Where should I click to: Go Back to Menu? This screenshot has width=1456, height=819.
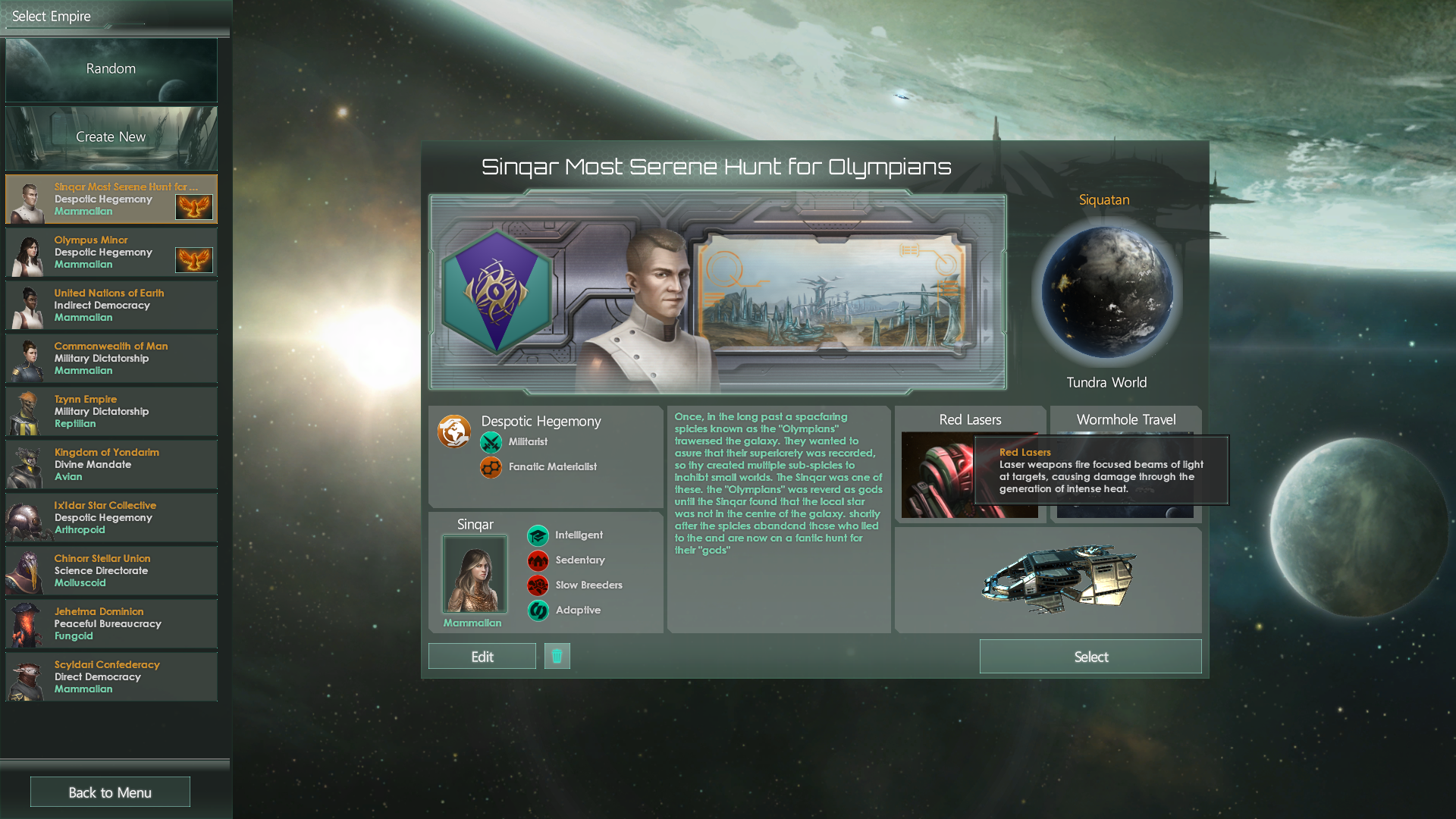click(110, 792)
